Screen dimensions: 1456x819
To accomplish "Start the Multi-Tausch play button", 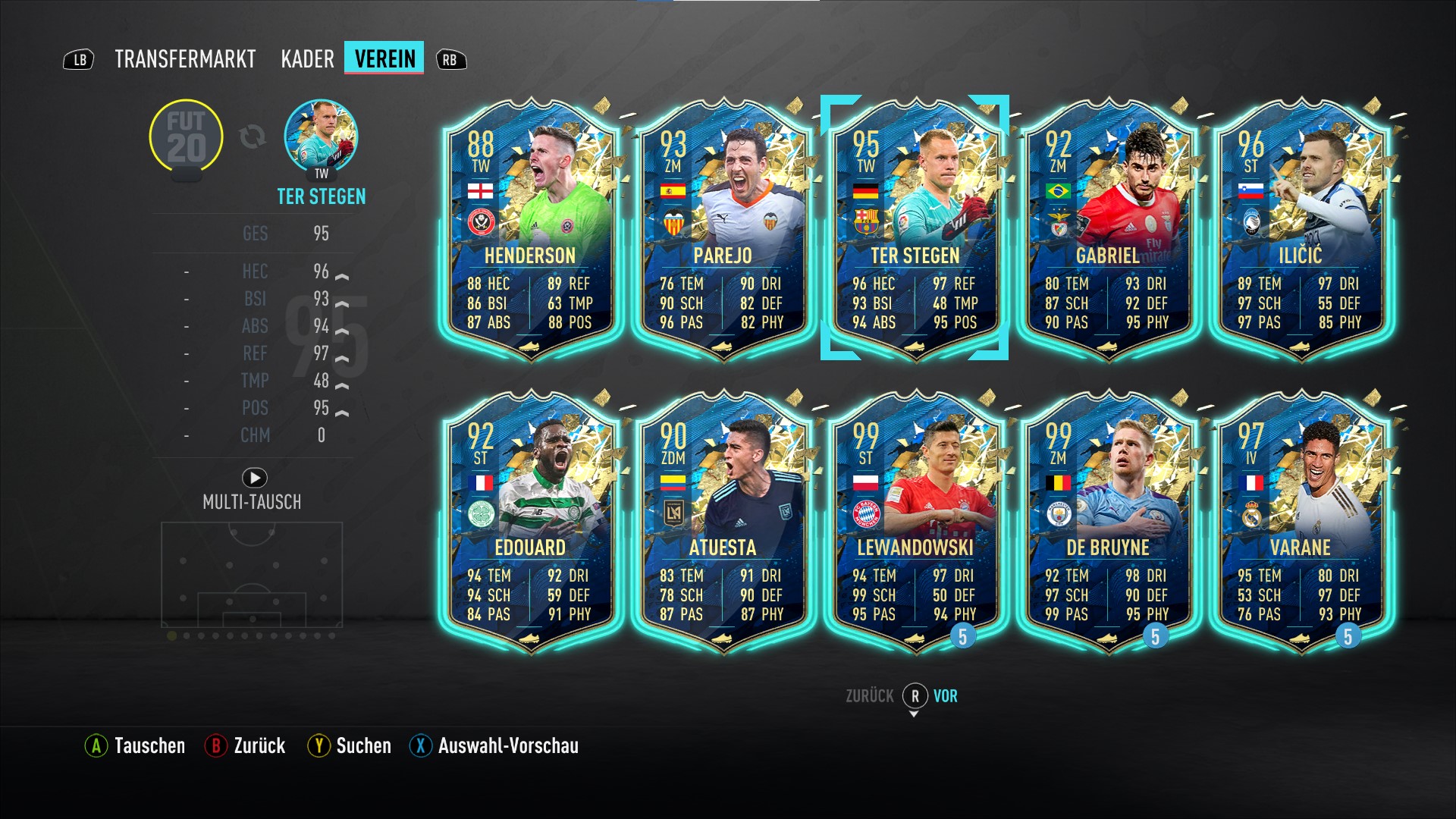I will pos(254,478).
